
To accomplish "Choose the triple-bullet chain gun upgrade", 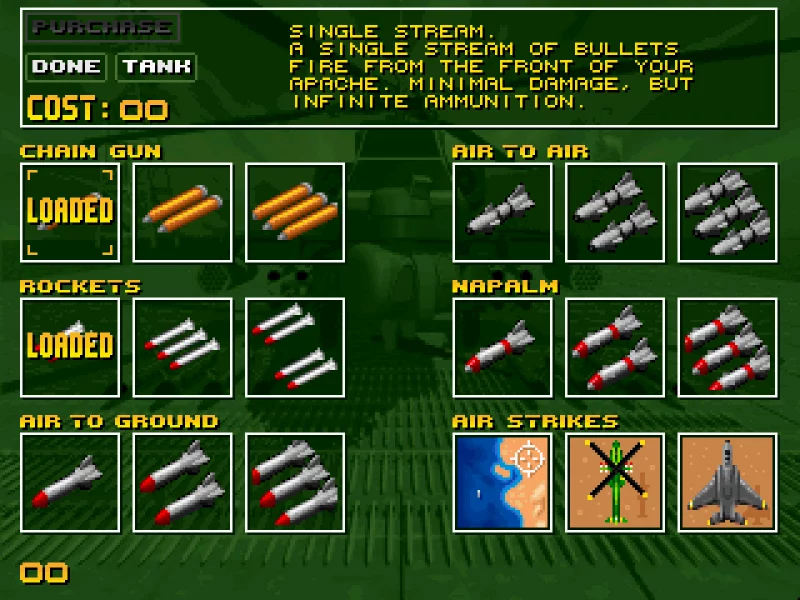I will pyautogui.click(x=294, y=212).
